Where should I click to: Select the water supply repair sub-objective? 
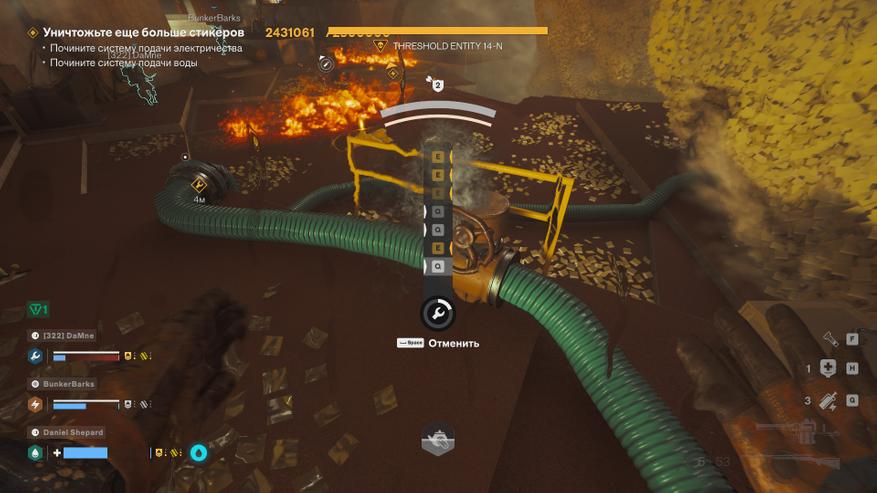[x=125, y=63]
